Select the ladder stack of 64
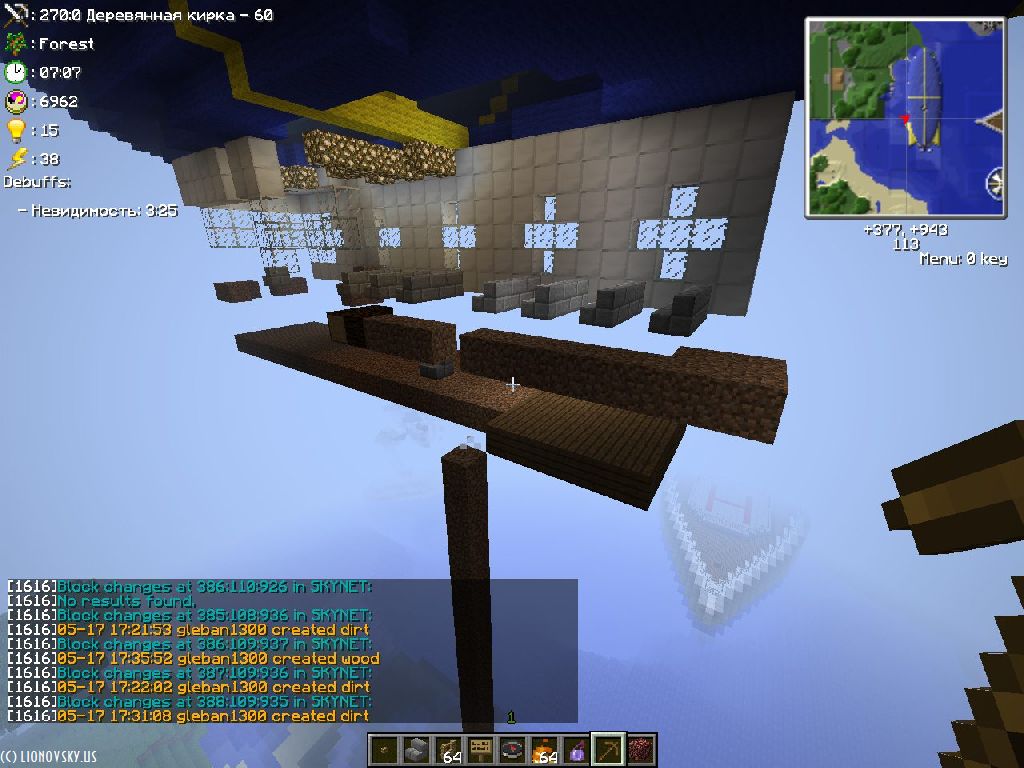1024x768 pixels. coord(450,750)
